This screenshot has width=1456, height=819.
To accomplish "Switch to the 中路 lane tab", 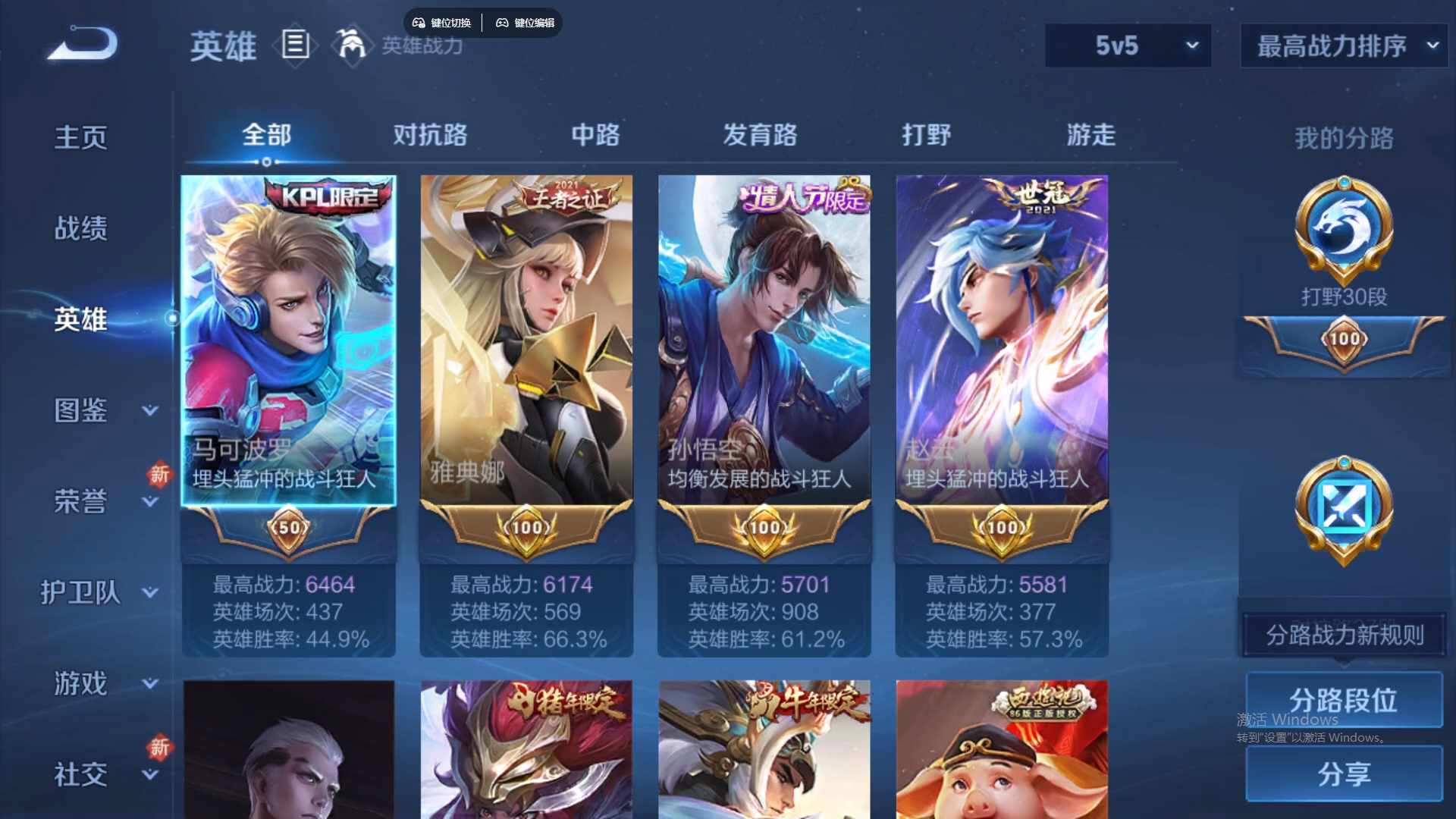I will point(595,136).
